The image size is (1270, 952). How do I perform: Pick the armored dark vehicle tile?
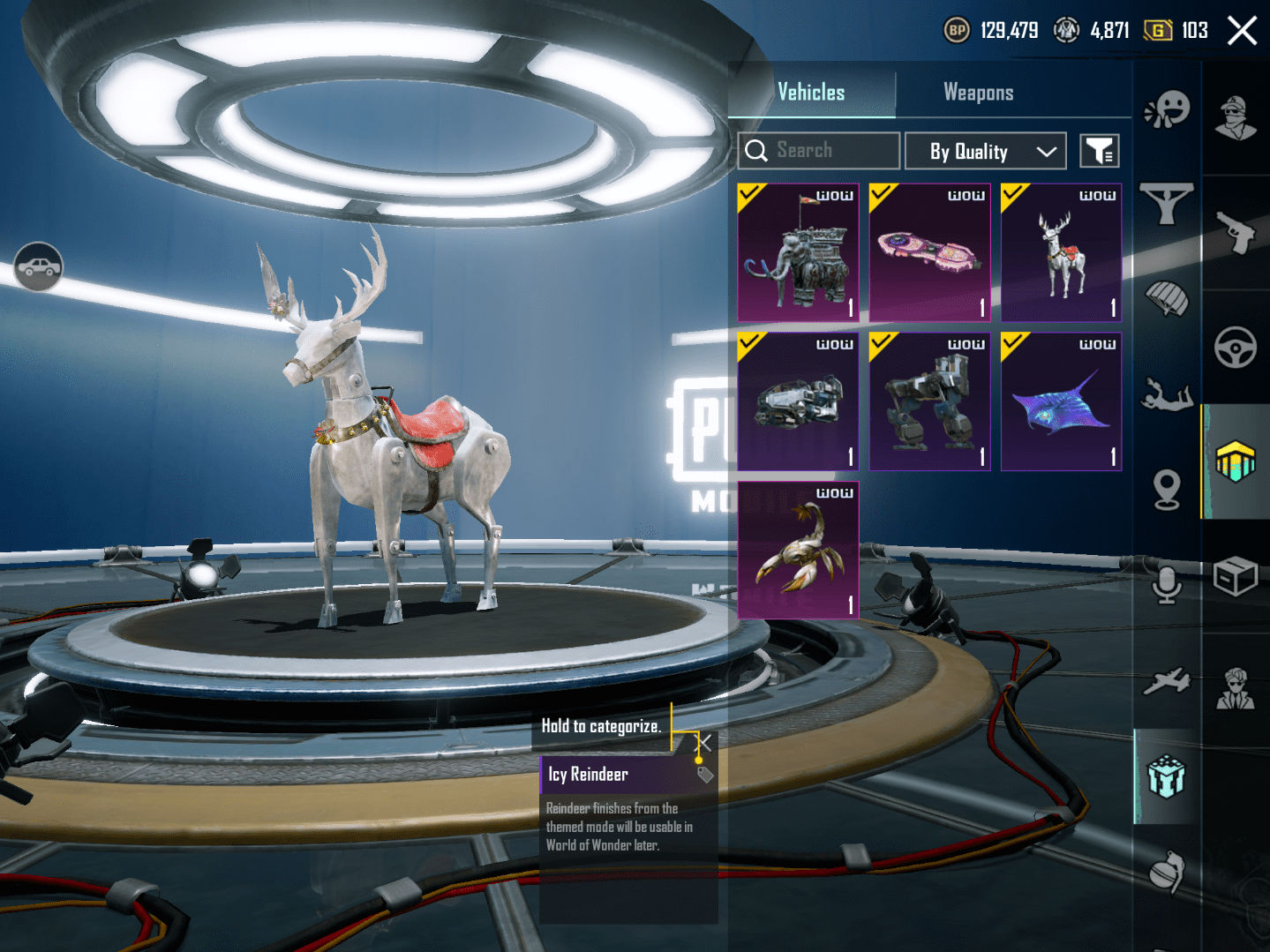pyautogui.click(x=798, y=401)
